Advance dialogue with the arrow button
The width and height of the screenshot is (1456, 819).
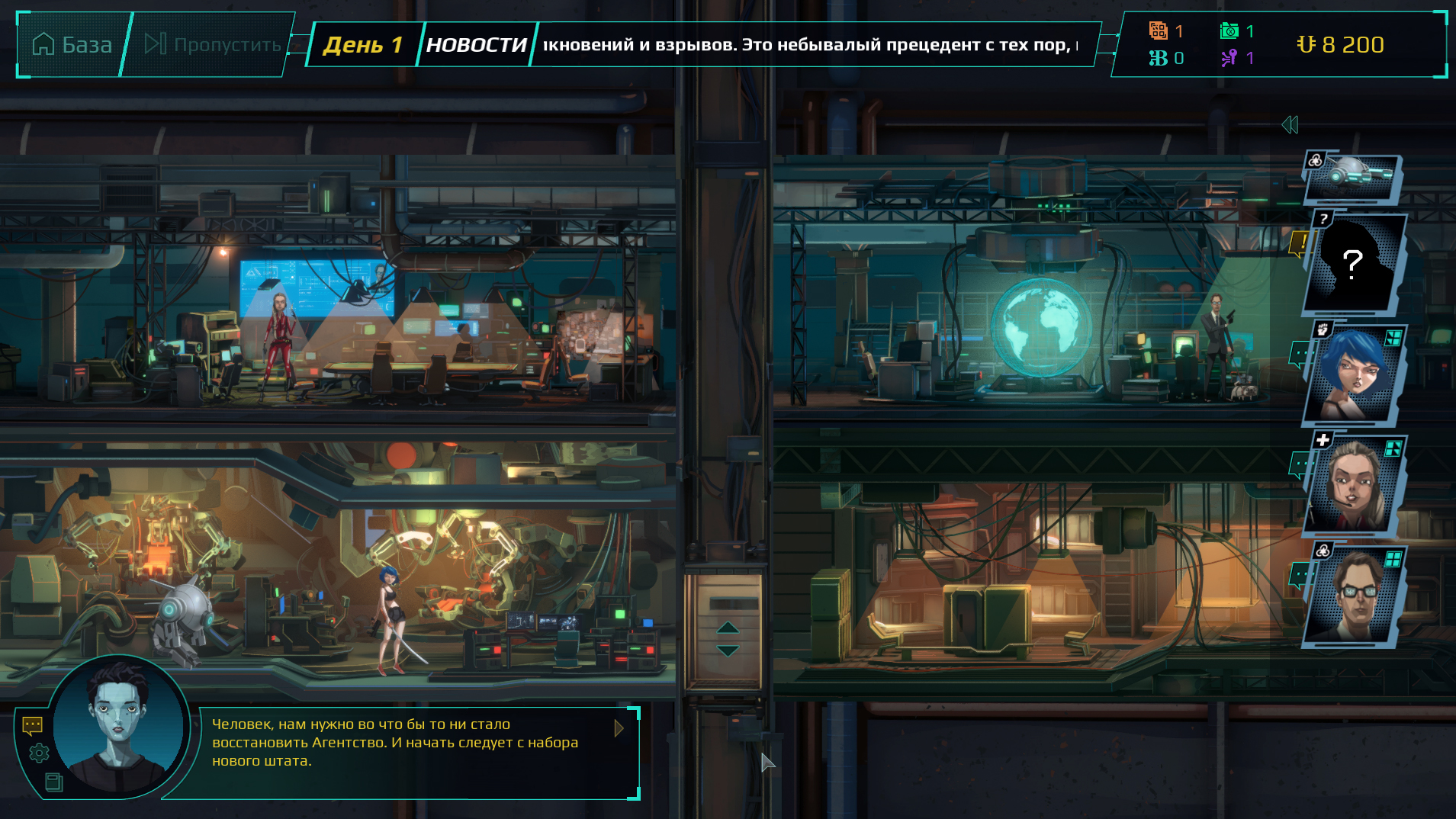point(619,728)
